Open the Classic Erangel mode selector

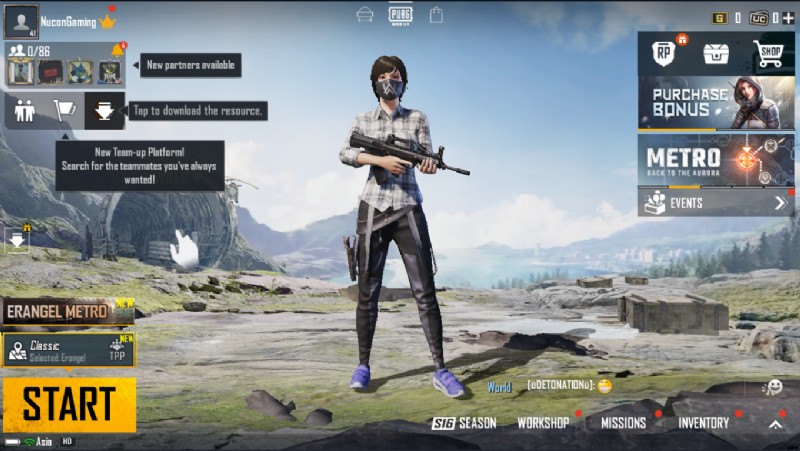point(69,350)
